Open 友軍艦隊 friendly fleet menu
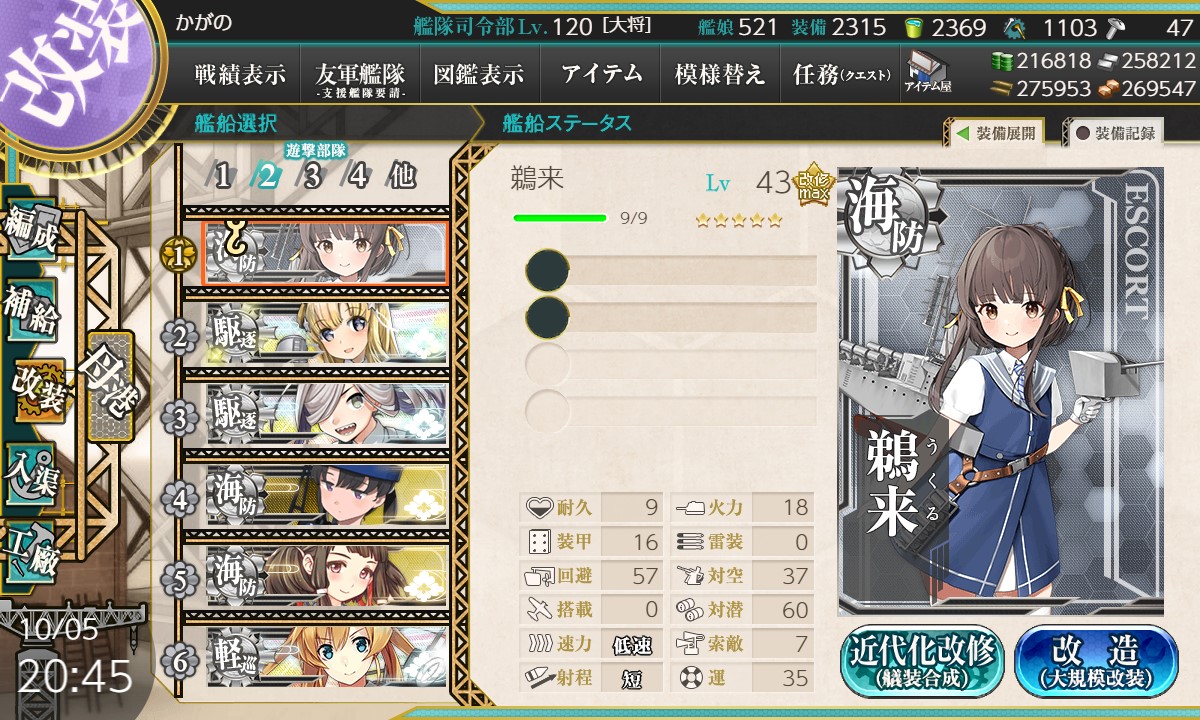 click(x=360, y=74)
